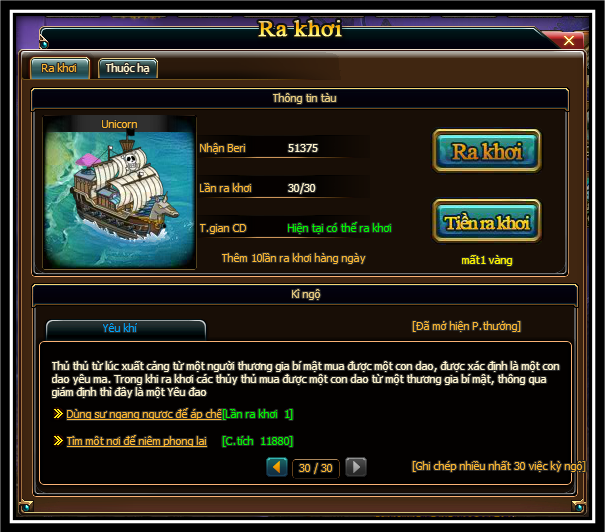
Task: Click the large Ra khơi sail button
Action: tap(486, 151)
